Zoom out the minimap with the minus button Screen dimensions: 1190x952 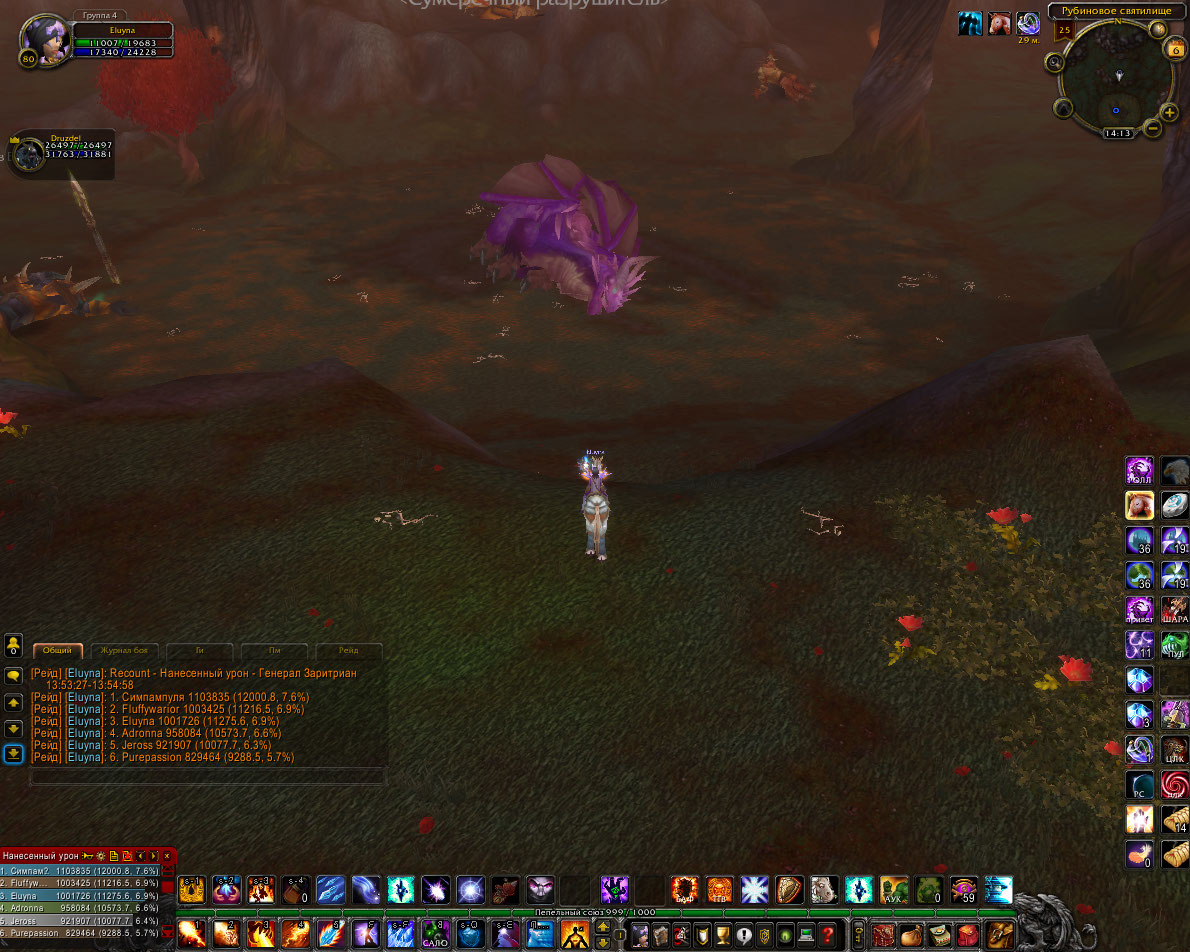click(1153, 128)
